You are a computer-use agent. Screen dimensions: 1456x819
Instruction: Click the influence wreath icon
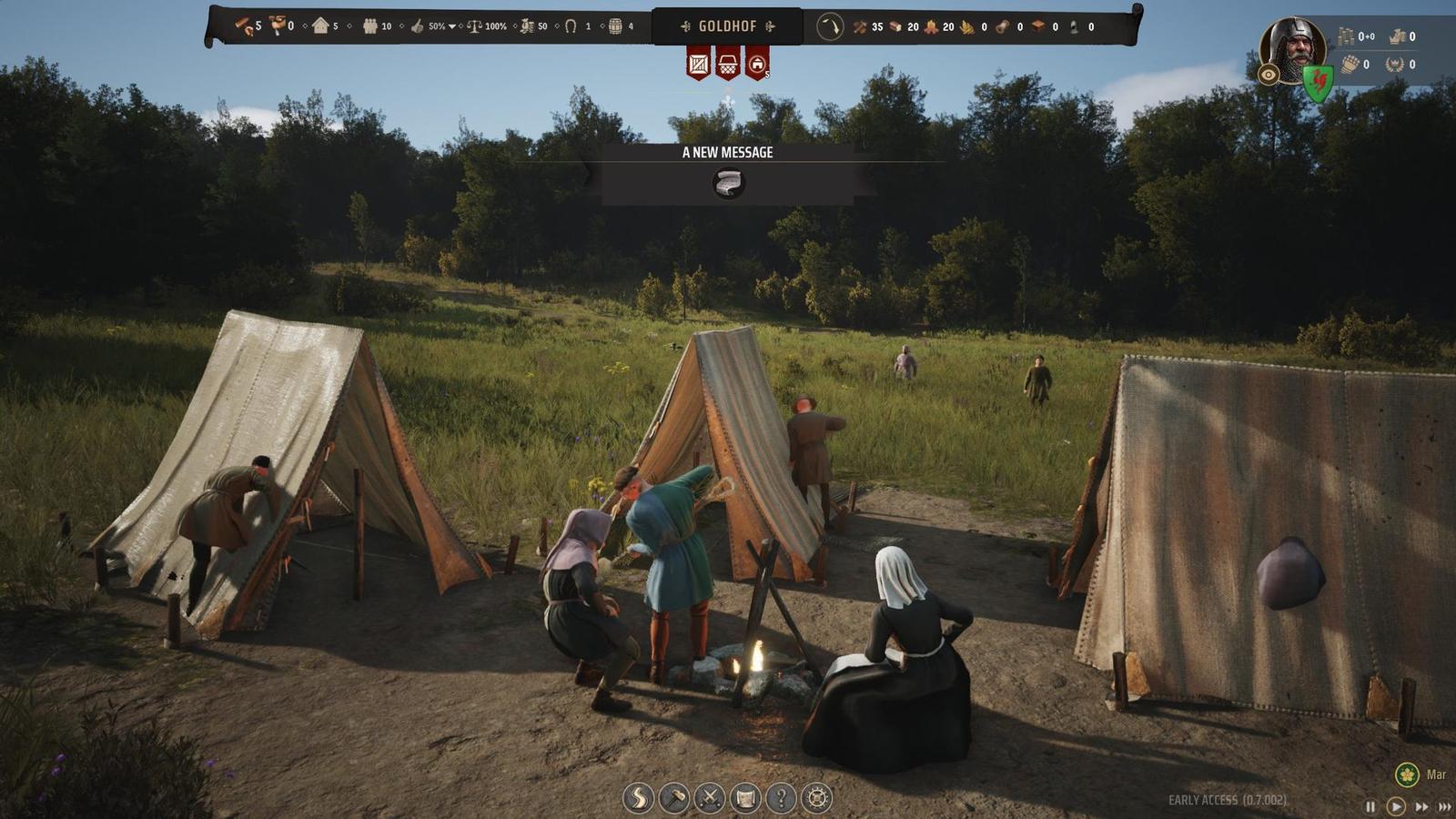(x=1393, y=66)
